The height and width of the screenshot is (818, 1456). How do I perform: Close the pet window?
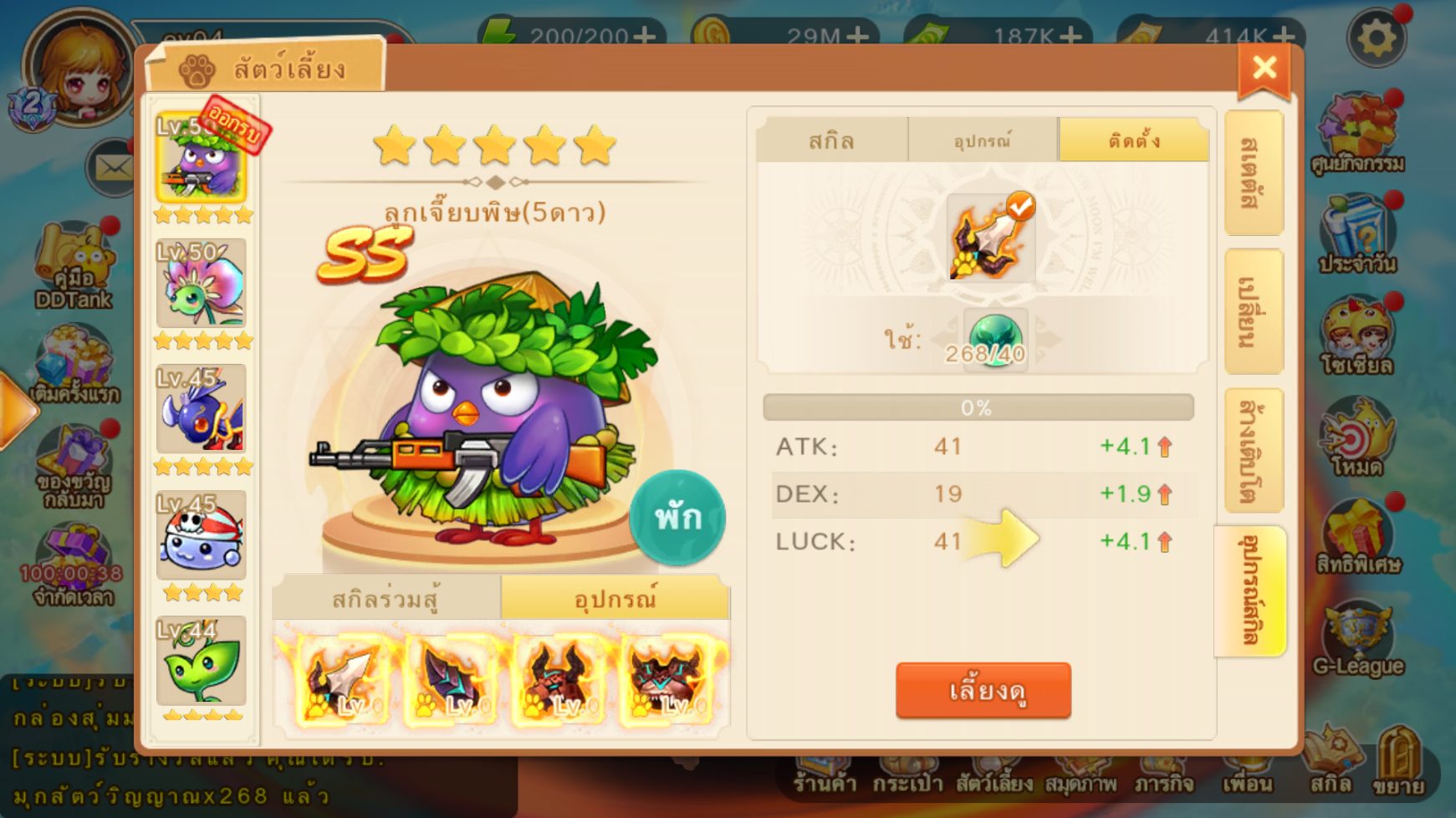(1264, 69)
